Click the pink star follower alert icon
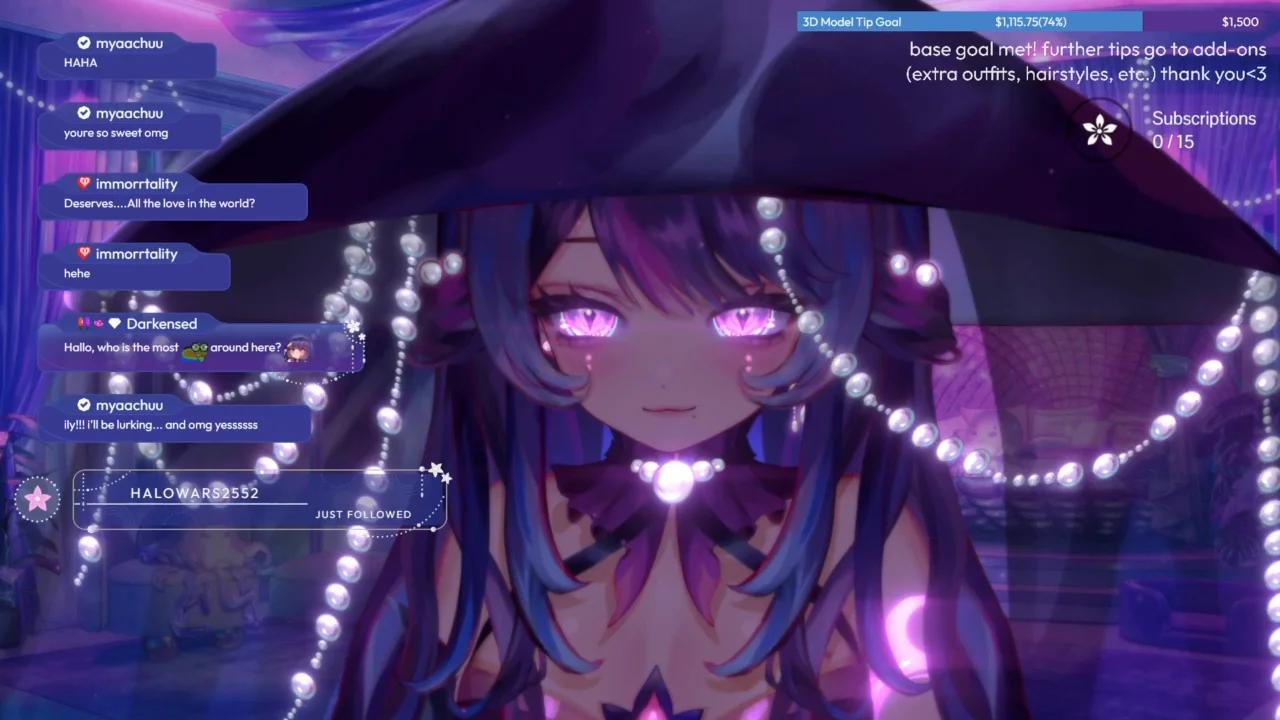The width and height of the screenshot is (1280, 720). pyautogui.click(x=37, y=499)
